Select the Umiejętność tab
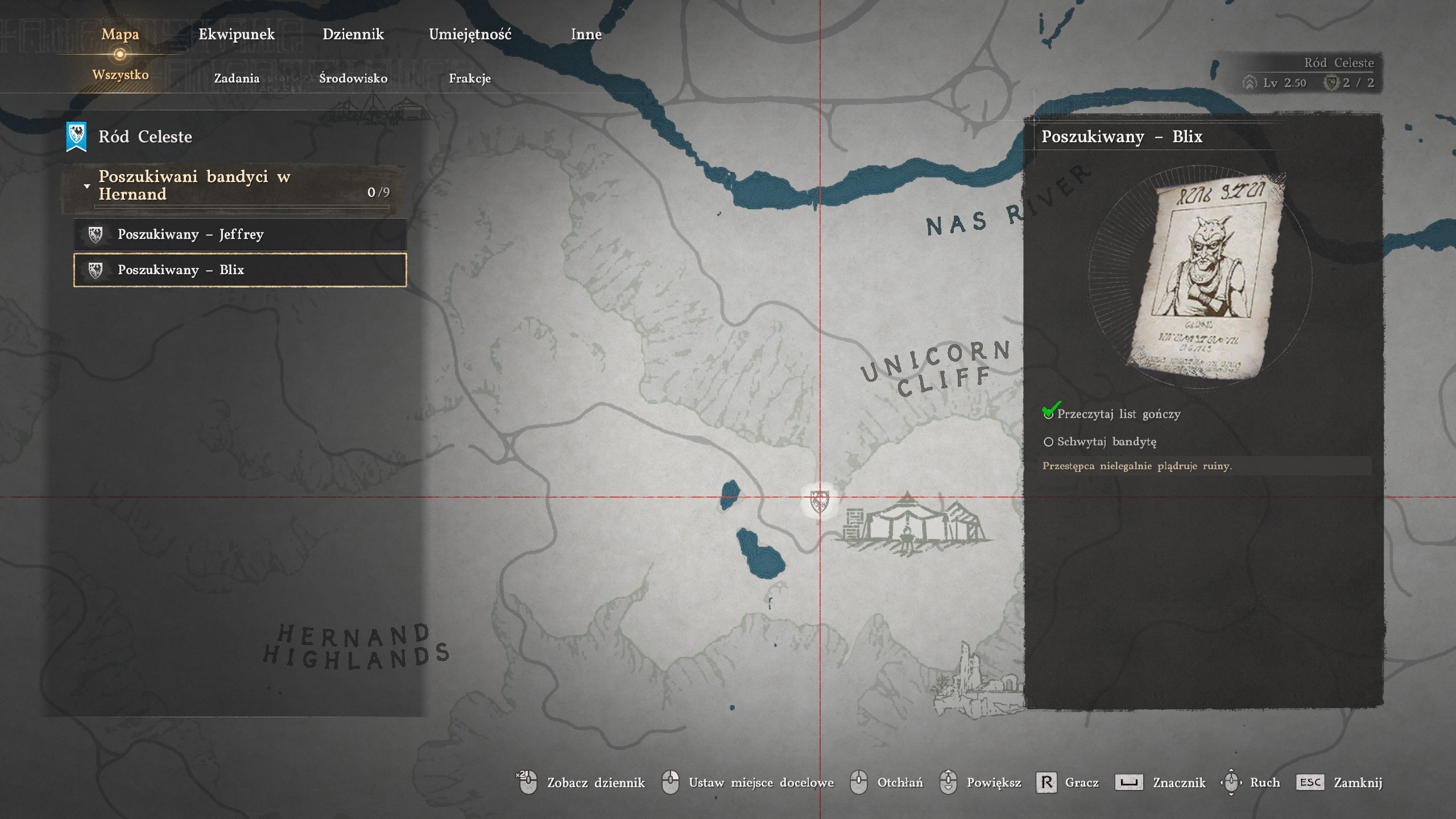This screenshot has width=1456, height=819. [x=470, y=35]
